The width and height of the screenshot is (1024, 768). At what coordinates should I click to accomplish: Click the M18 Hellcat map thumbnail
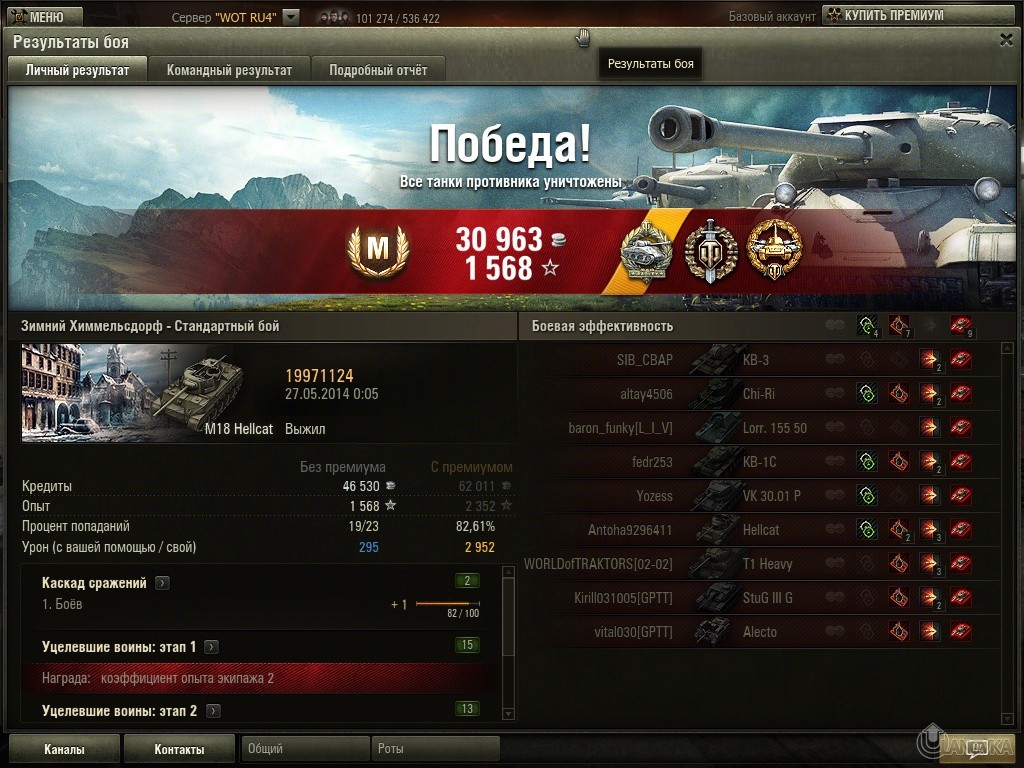coord(148,393)
